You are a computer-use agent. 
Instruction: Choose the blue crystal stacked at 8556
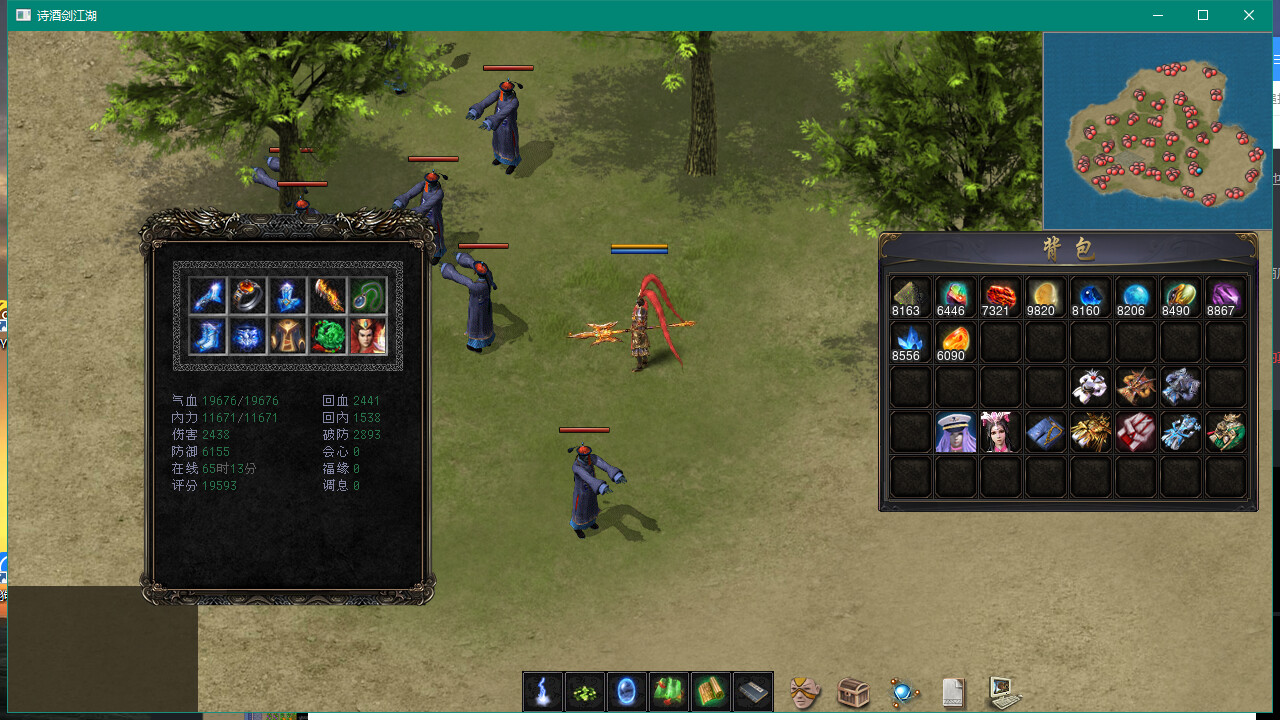(910, 342)
